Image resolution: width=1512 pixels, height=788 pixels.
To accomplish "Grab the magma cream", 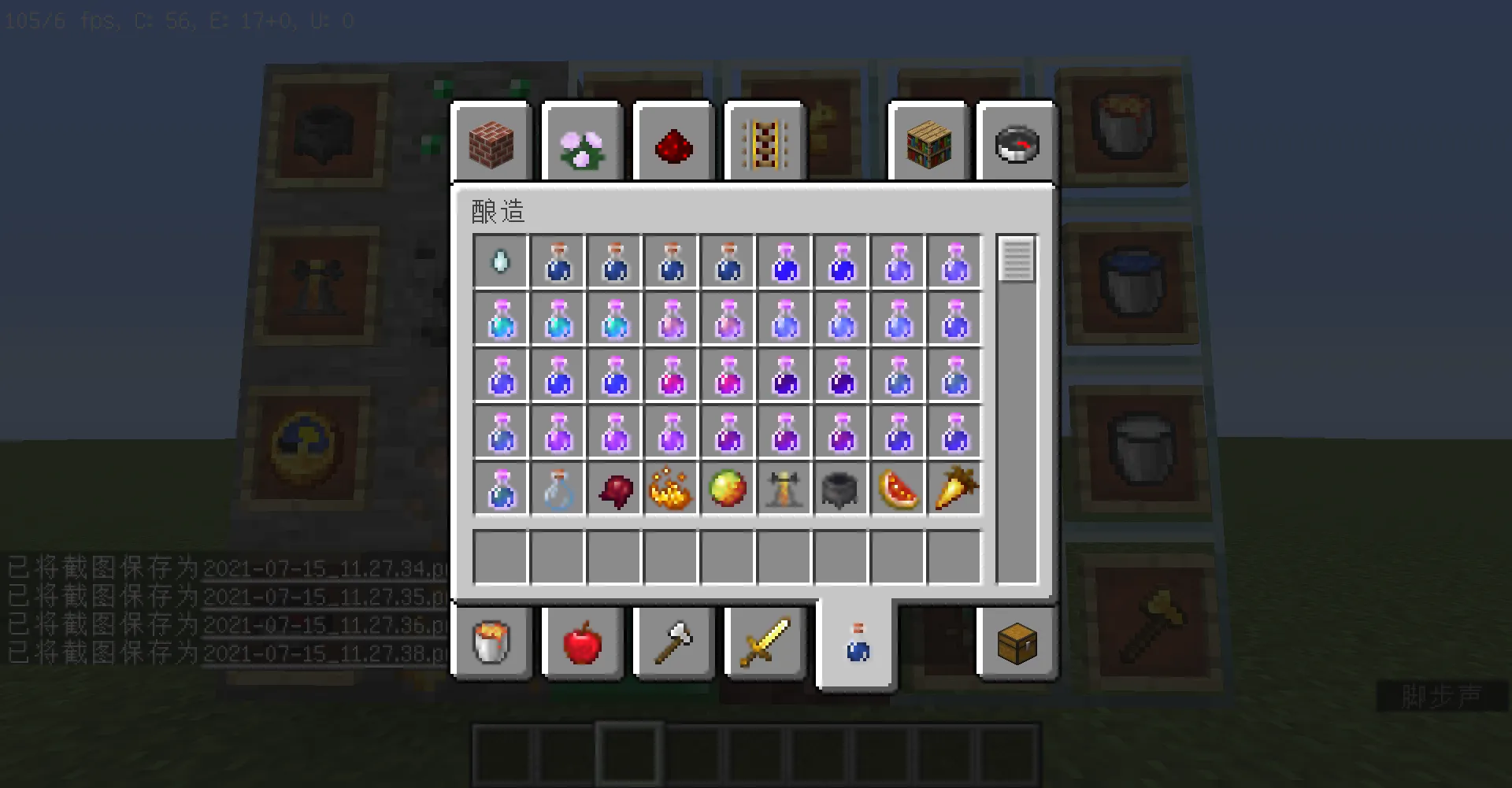I will coord(728,488).
